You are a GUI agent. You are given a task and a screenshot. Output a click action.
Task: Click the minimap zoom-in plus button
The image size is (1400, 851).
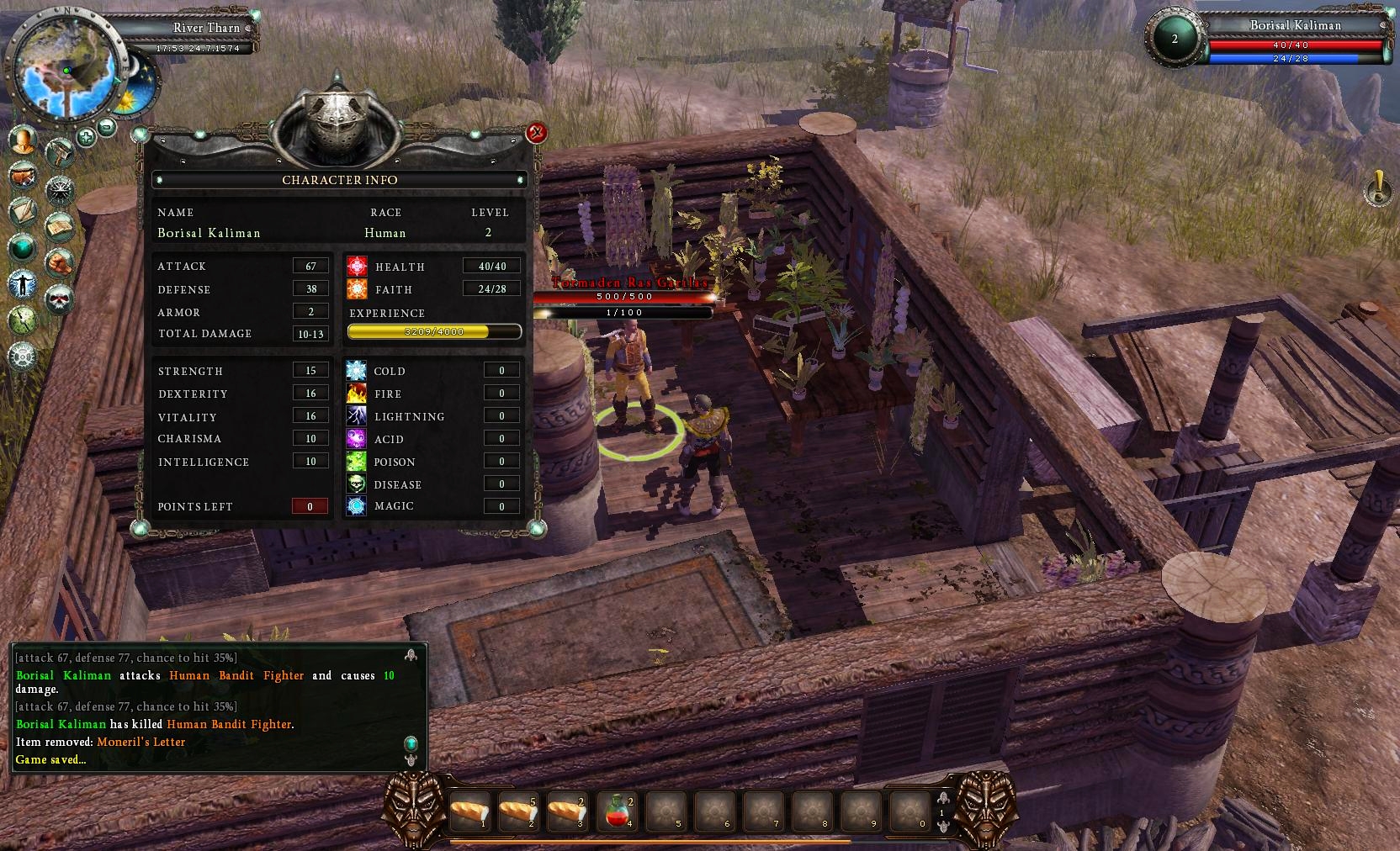tap(86, 136)
